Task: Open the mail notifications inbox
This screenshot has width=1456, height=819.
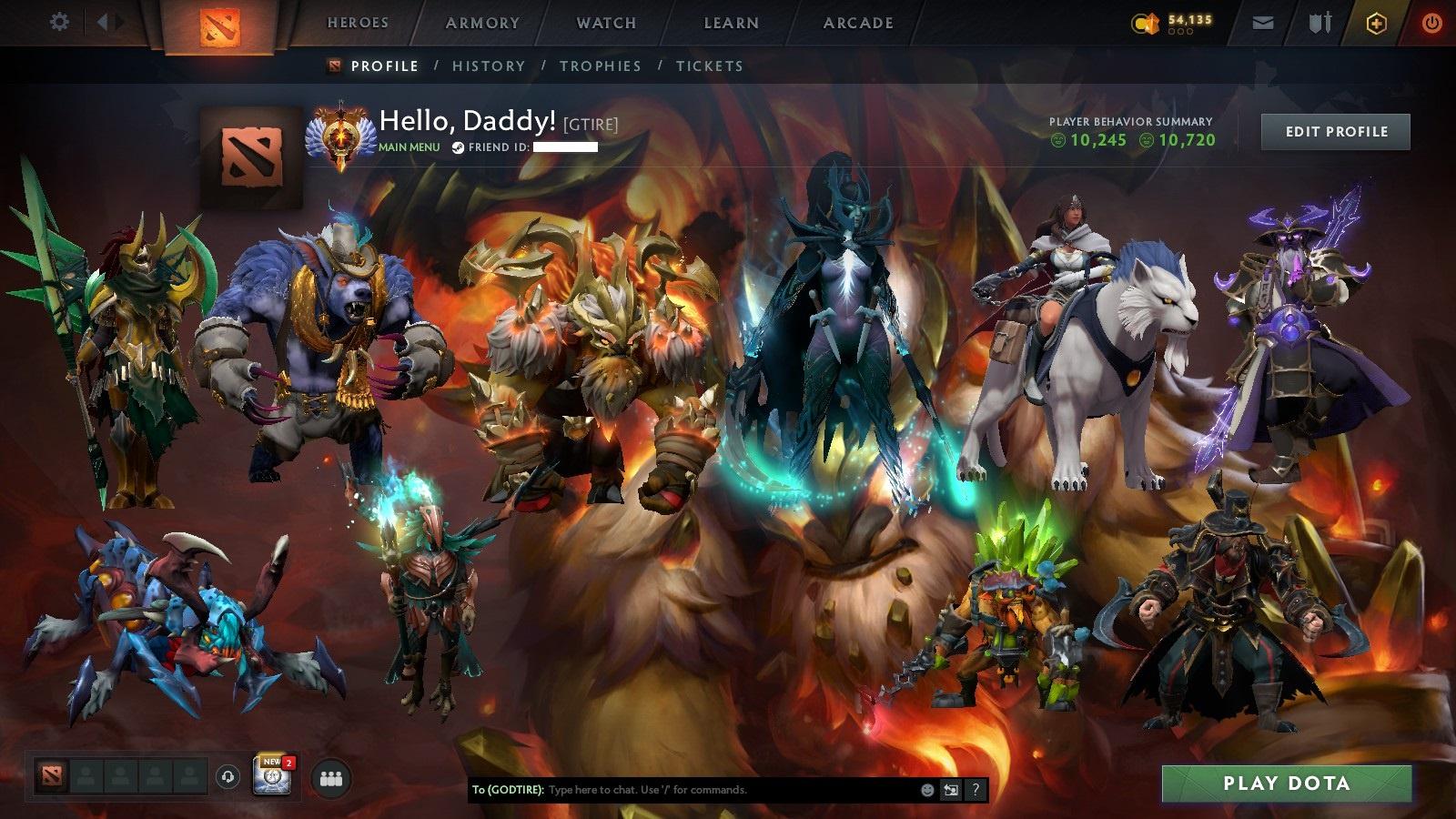Action: pyautogui.click(x=1264, y=22)
